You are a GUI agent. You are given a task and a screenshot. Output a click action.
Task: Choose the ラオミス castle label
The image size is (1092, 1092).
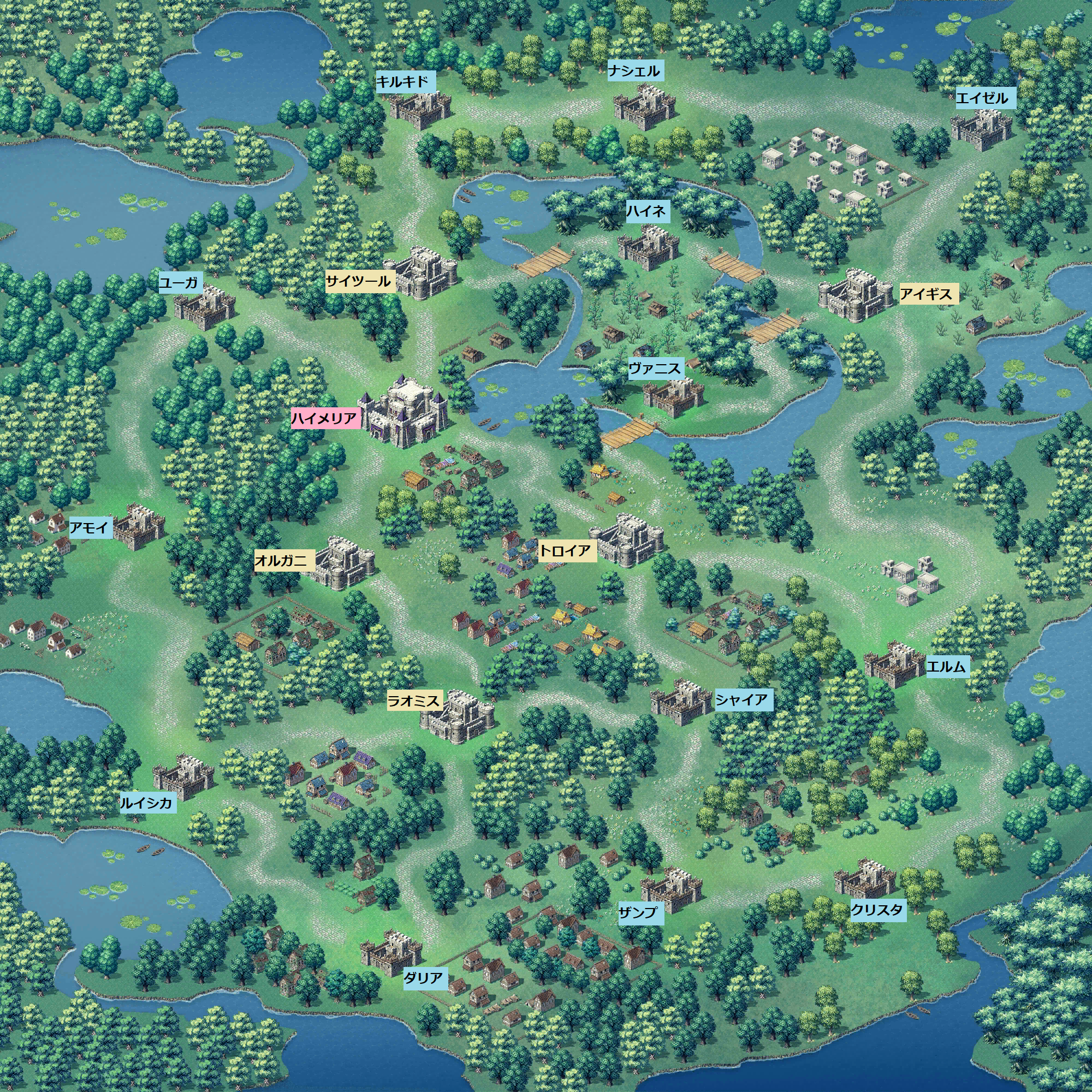[x=414, y=702]
